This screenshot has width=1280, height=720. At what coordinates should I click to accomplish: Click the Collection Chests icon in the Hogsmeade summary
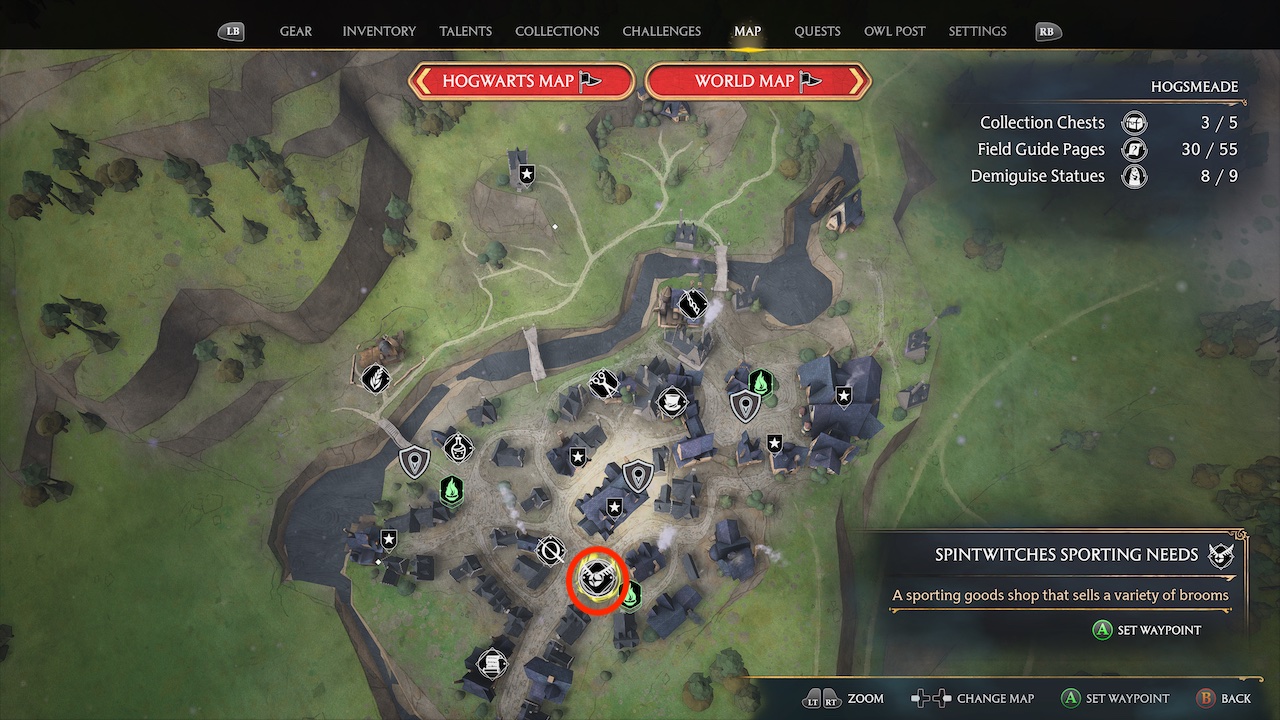[x=1133, y=122]
